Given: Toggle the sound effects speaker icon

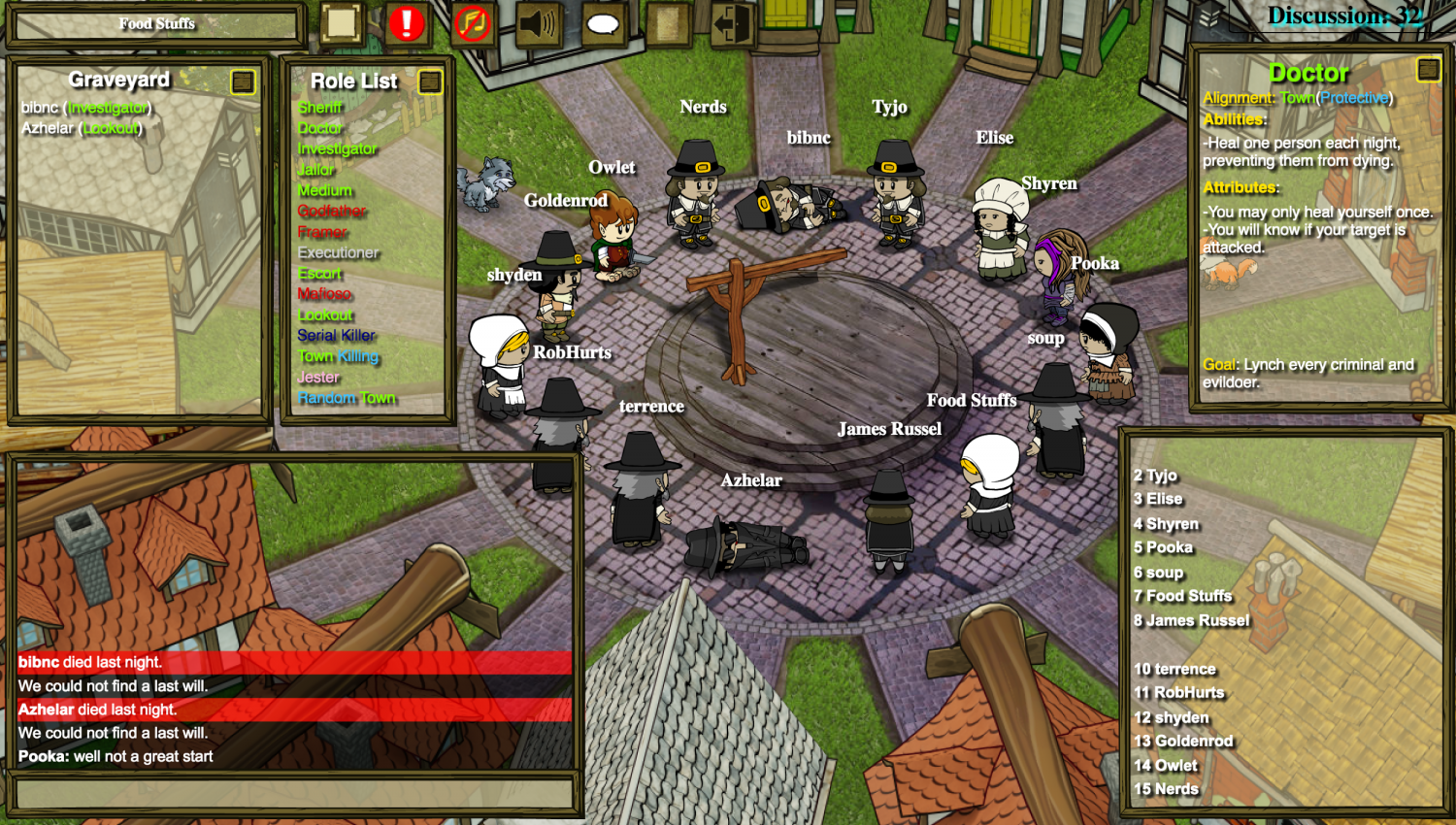Looking at the screenshot, I should tap(538, 23).
